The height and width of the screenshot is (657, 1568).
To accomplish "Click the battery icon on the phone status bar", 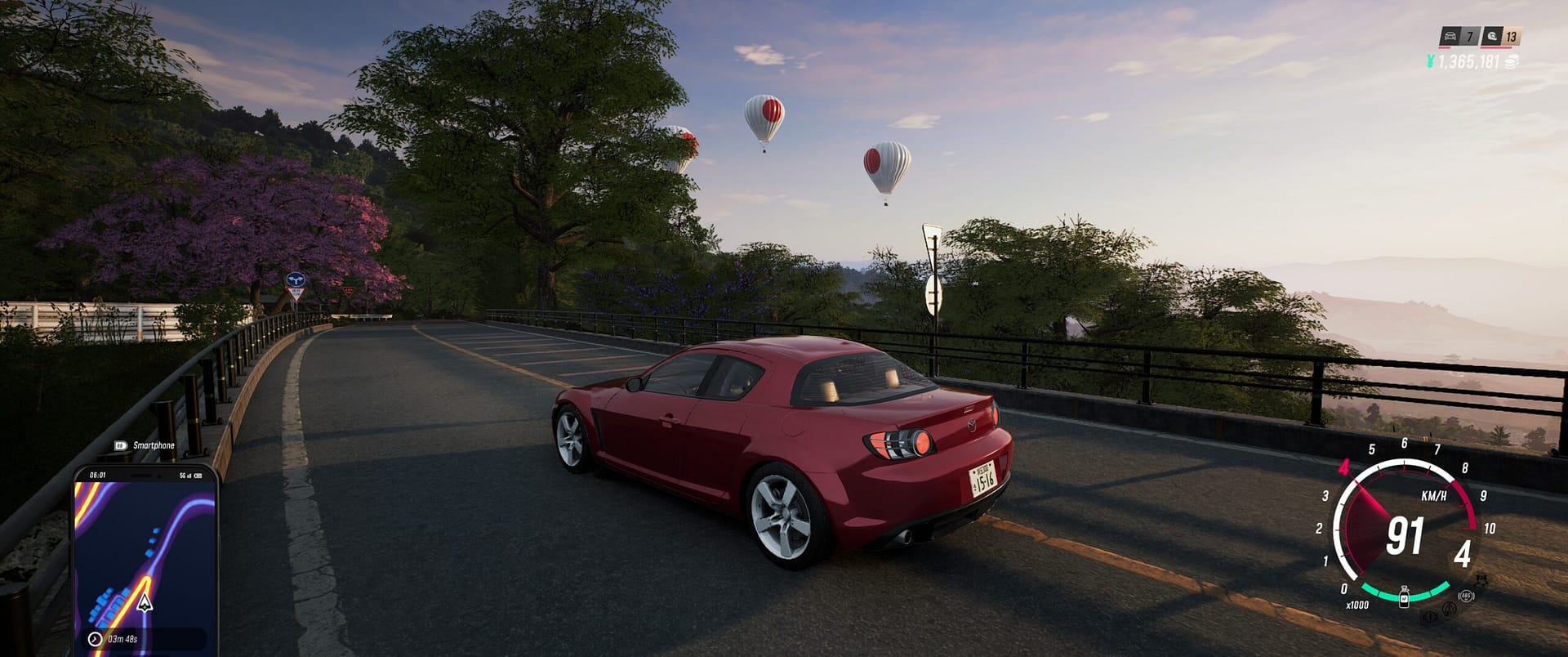I will pyautogui.click(x=198, y=476).
